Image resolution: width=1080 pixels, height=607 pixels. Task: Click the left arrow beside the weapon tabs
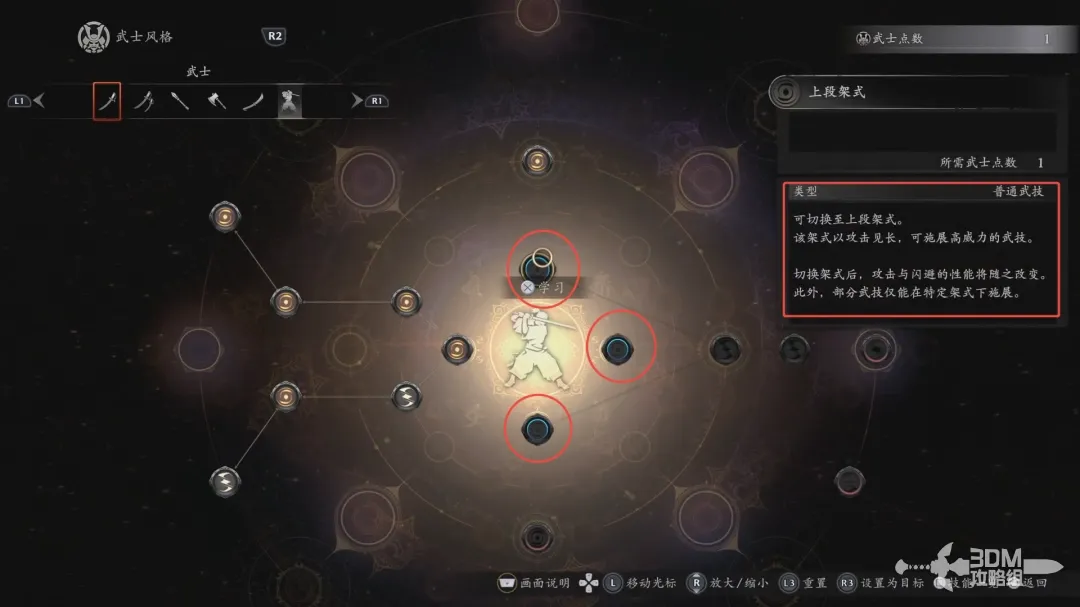pyautogui.click(x=39, y=101)
